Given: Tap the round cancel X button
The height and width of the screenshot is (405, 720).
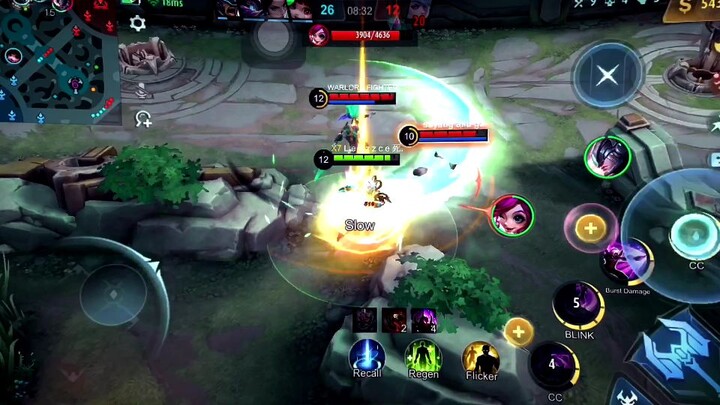Looking at the screenshot, I should [606, 76].
